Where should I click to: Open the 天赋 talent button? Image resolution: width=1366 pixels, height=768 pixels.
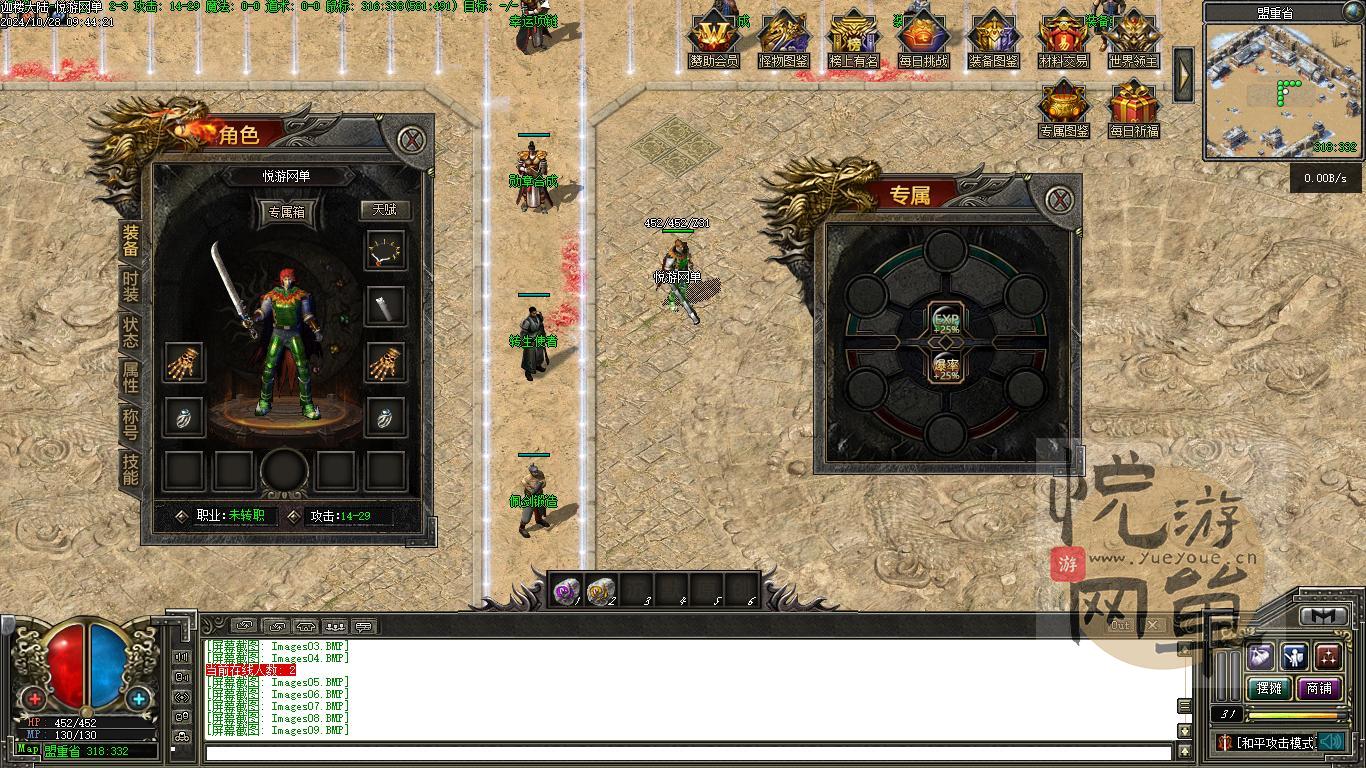pyautogui.click(x=385, y=210)
